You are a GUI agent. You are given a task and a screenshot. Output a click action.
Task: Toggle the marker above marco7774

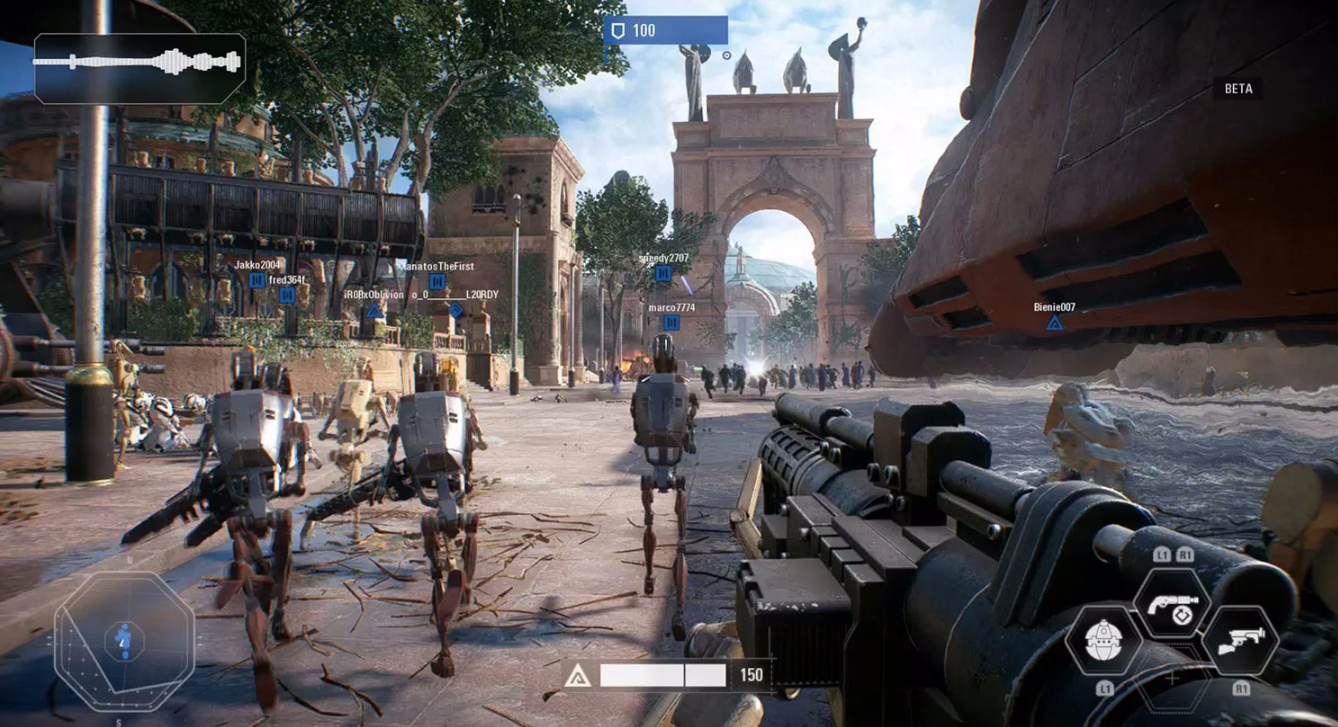(671, 321)
